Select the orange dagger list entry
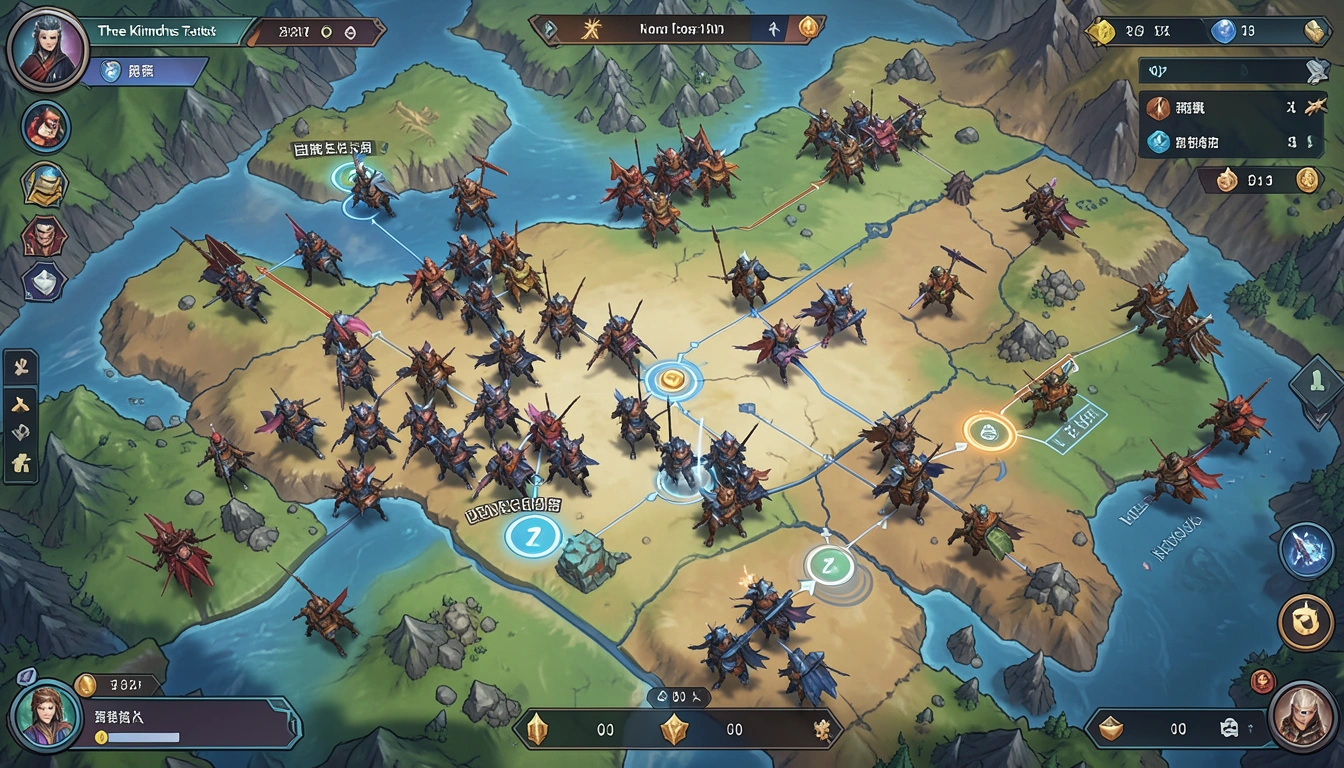Viewport: 1344px width, 768px height. click(1158, 108)
